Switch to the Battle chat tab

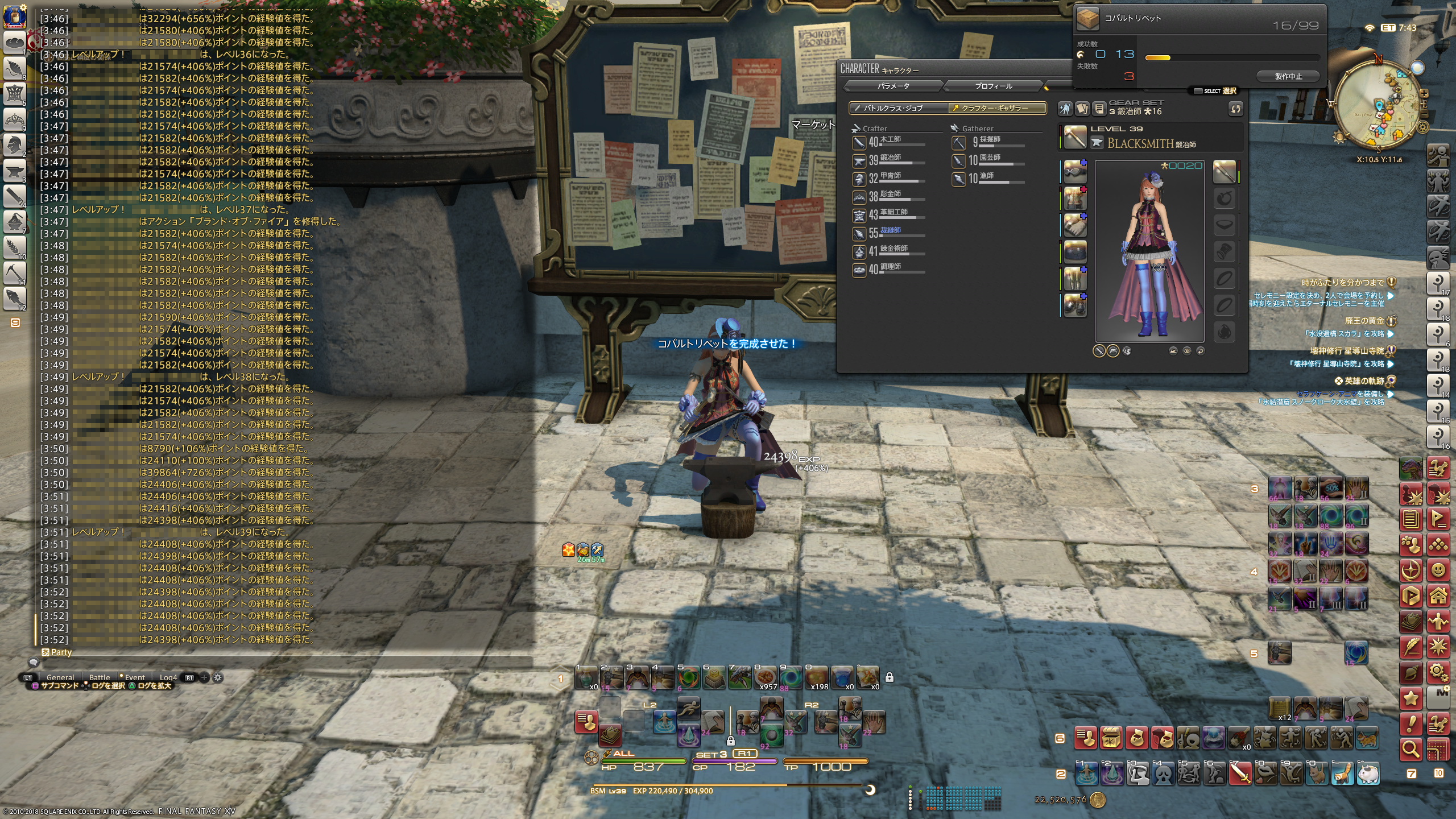[x=100, y=677]
